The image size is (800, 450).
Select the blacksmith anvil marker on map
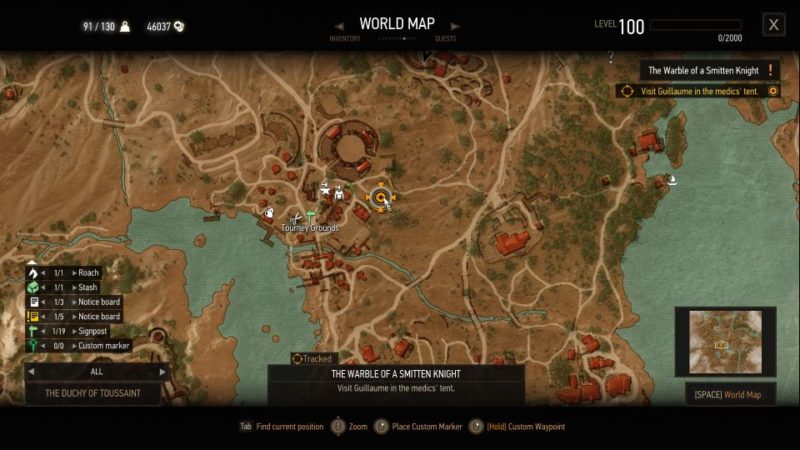tap(326, 190)
